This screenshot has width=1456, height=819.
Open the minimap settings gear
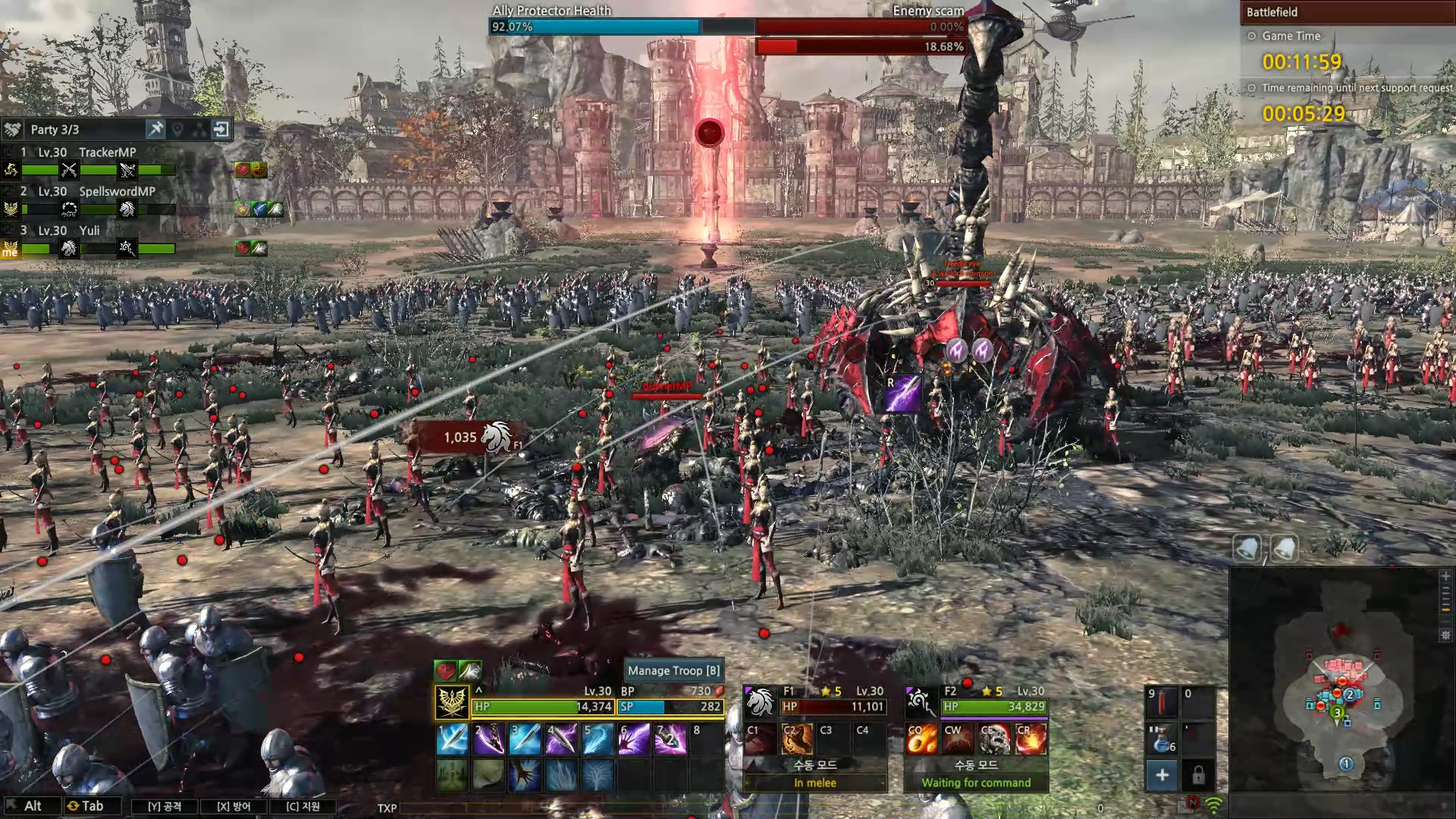(1445, 635)
